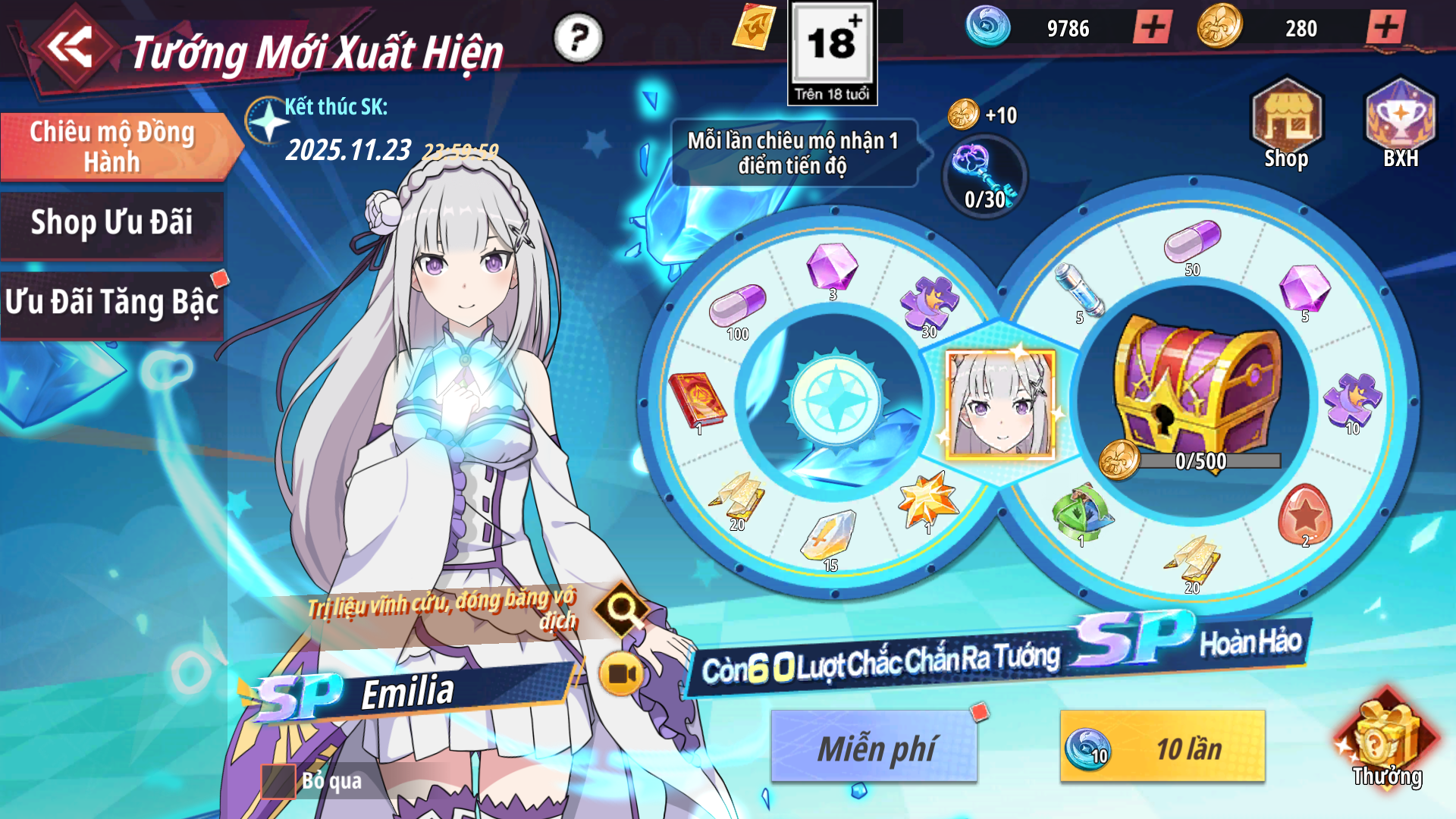Summon once with Miễn phí button
The width and height of the screenshot is (1456, 819).
tap(874, 747)
